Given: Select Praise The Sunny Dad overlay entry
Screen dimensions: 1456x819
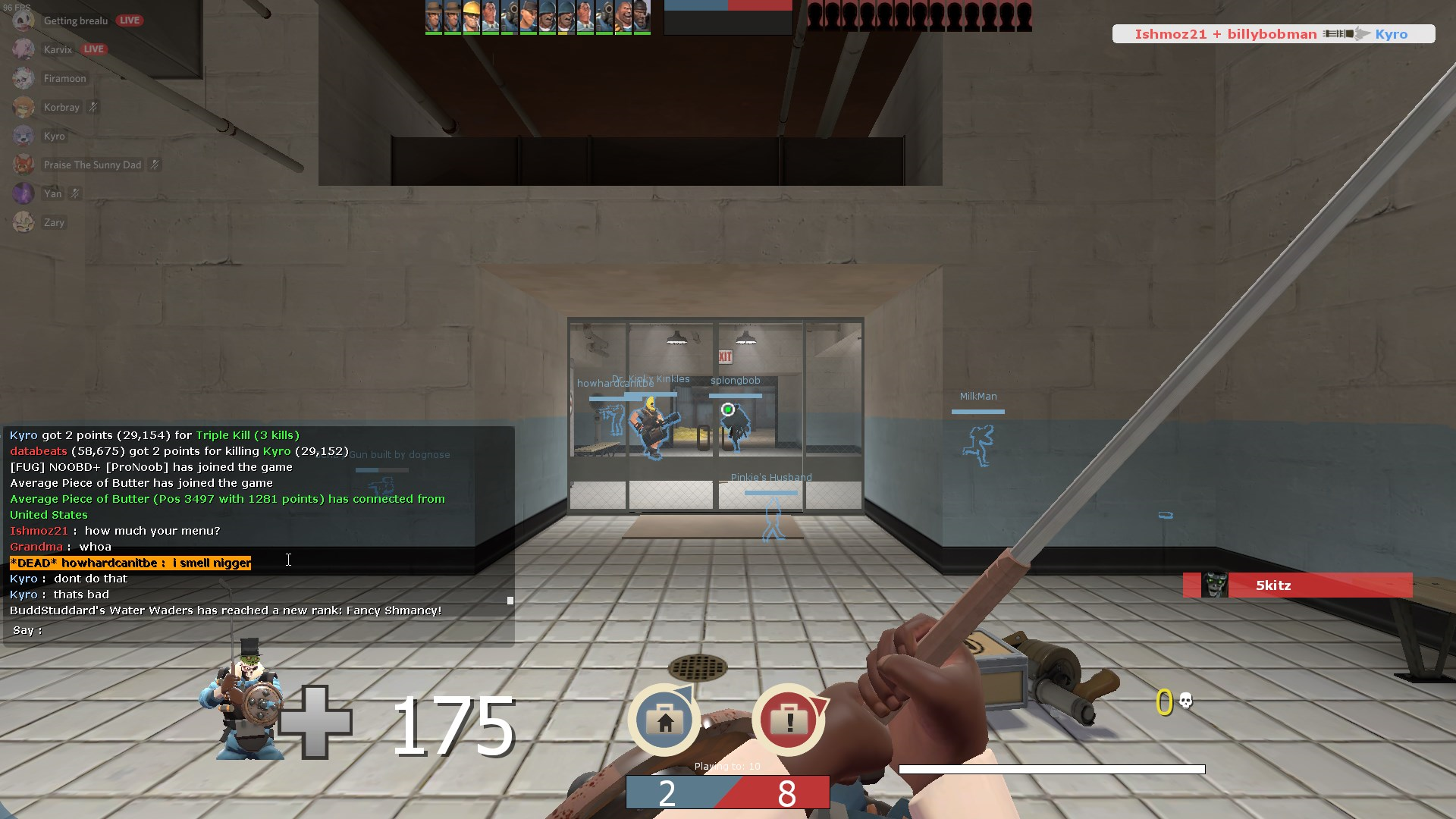Looking at the screenshot, I should (x=92, y=165).
